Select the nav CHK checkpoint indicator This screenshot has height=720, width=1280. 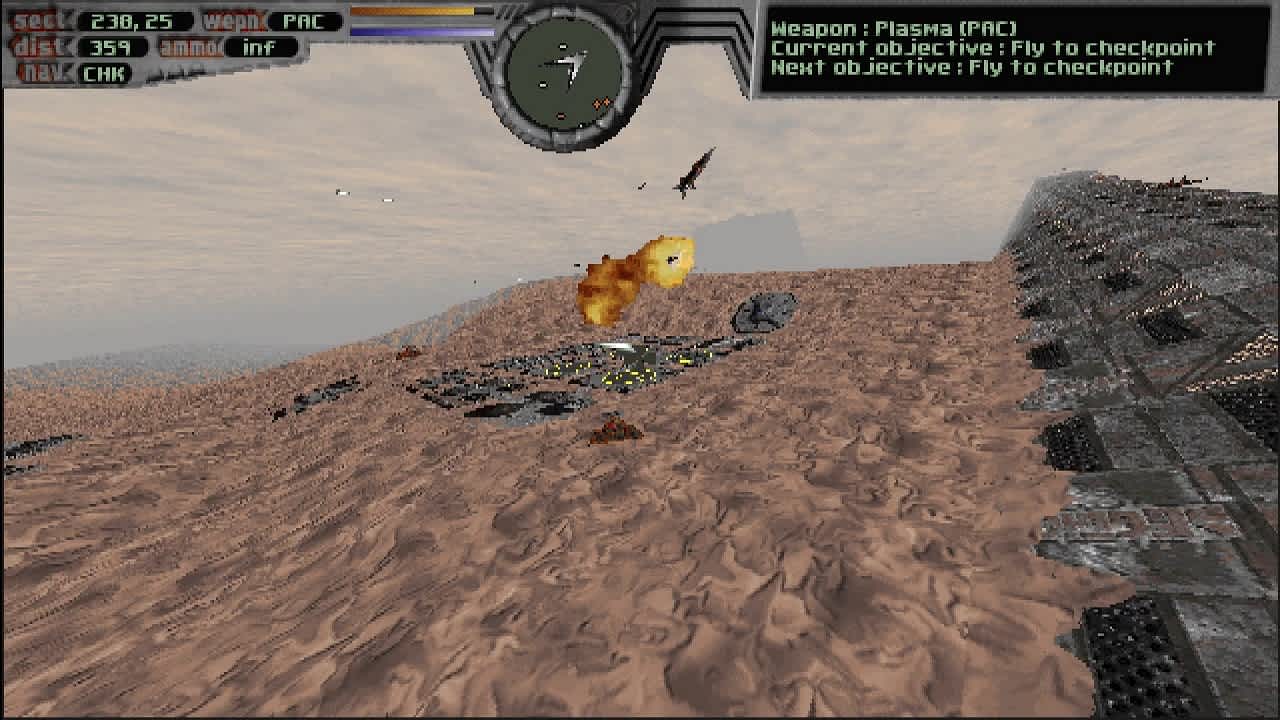click(x=104, y=74)
